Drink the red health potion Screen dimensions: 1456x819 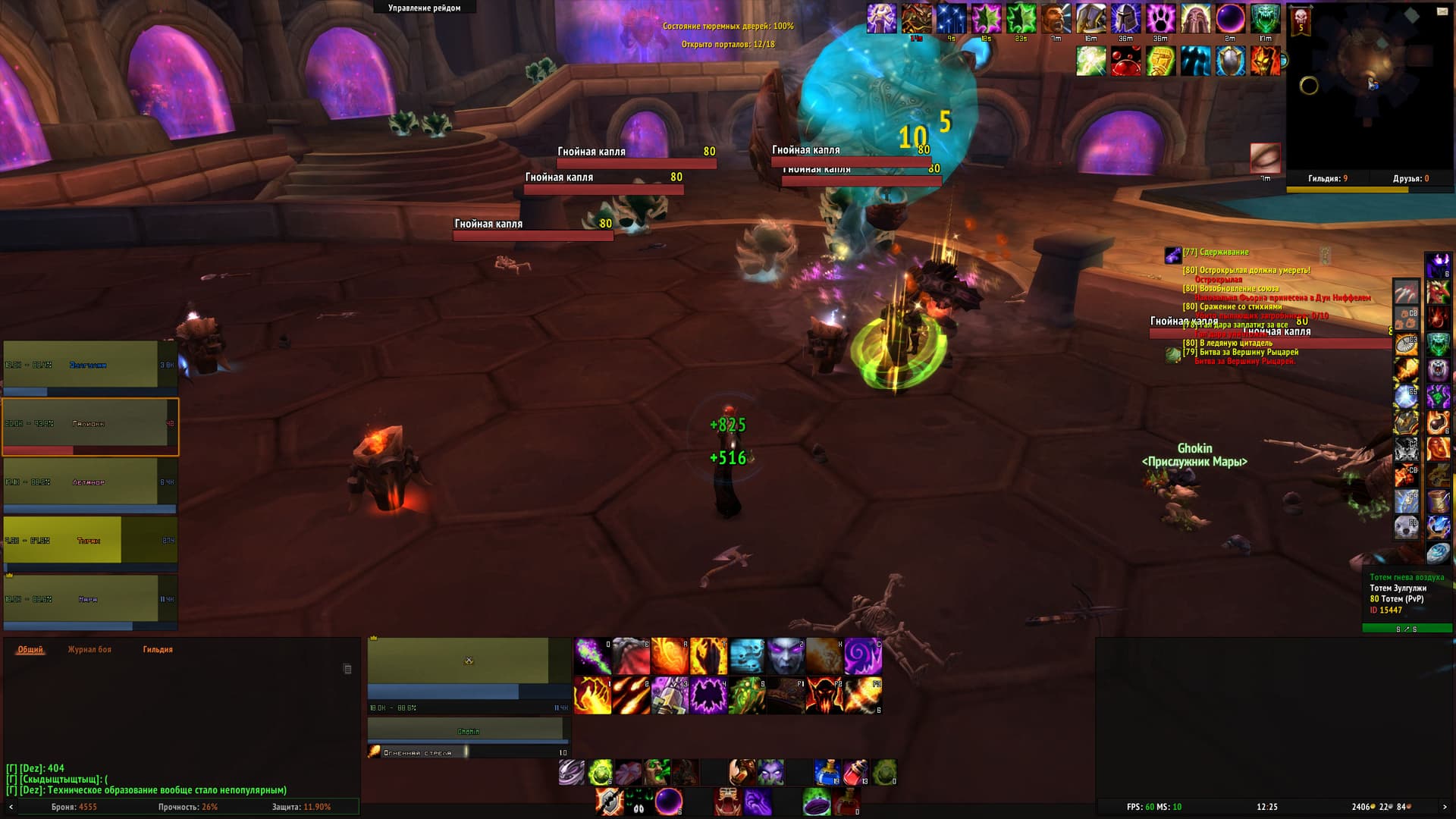(855, 773)
